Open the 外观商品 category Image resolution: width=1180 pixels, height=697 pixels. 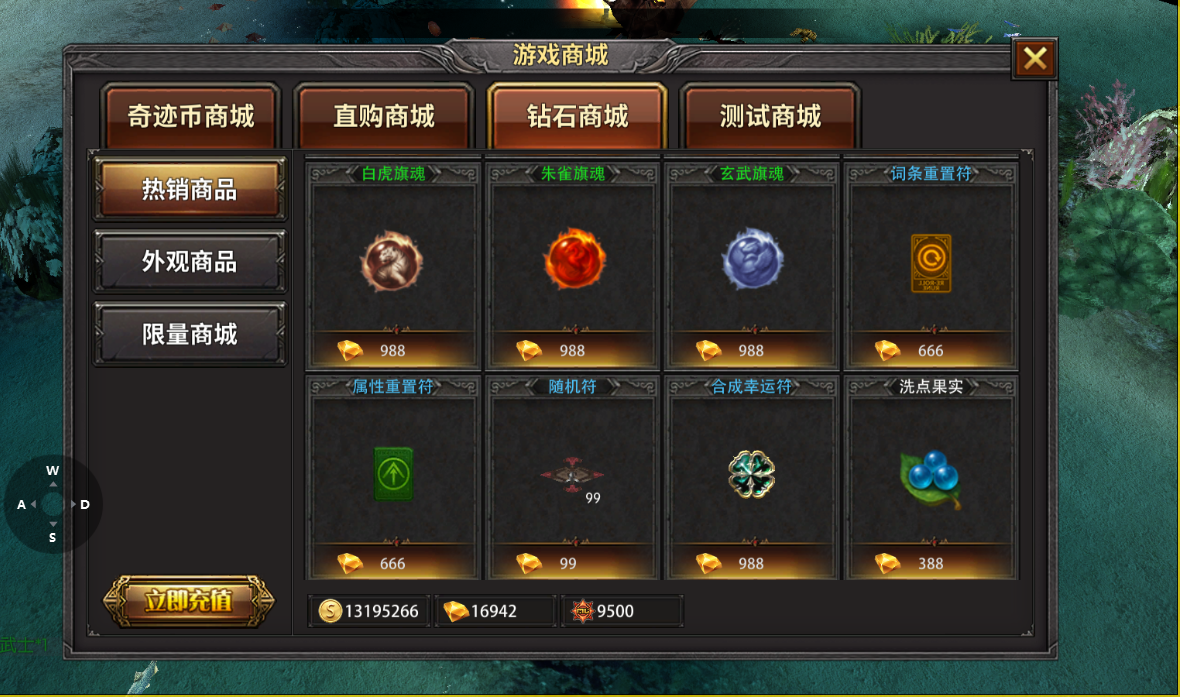tap(189, 262)
